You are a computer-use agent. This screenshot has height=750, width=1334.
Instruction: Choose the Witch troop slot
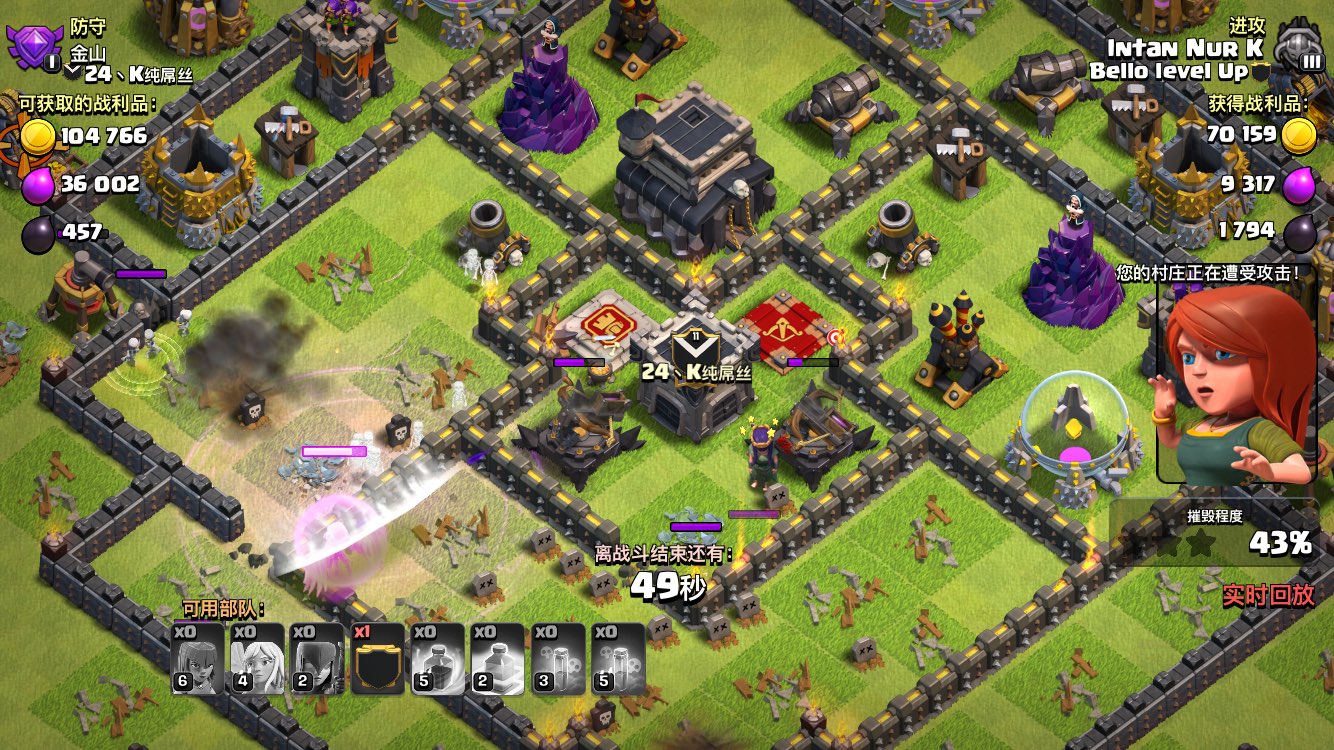pos(317,658)
